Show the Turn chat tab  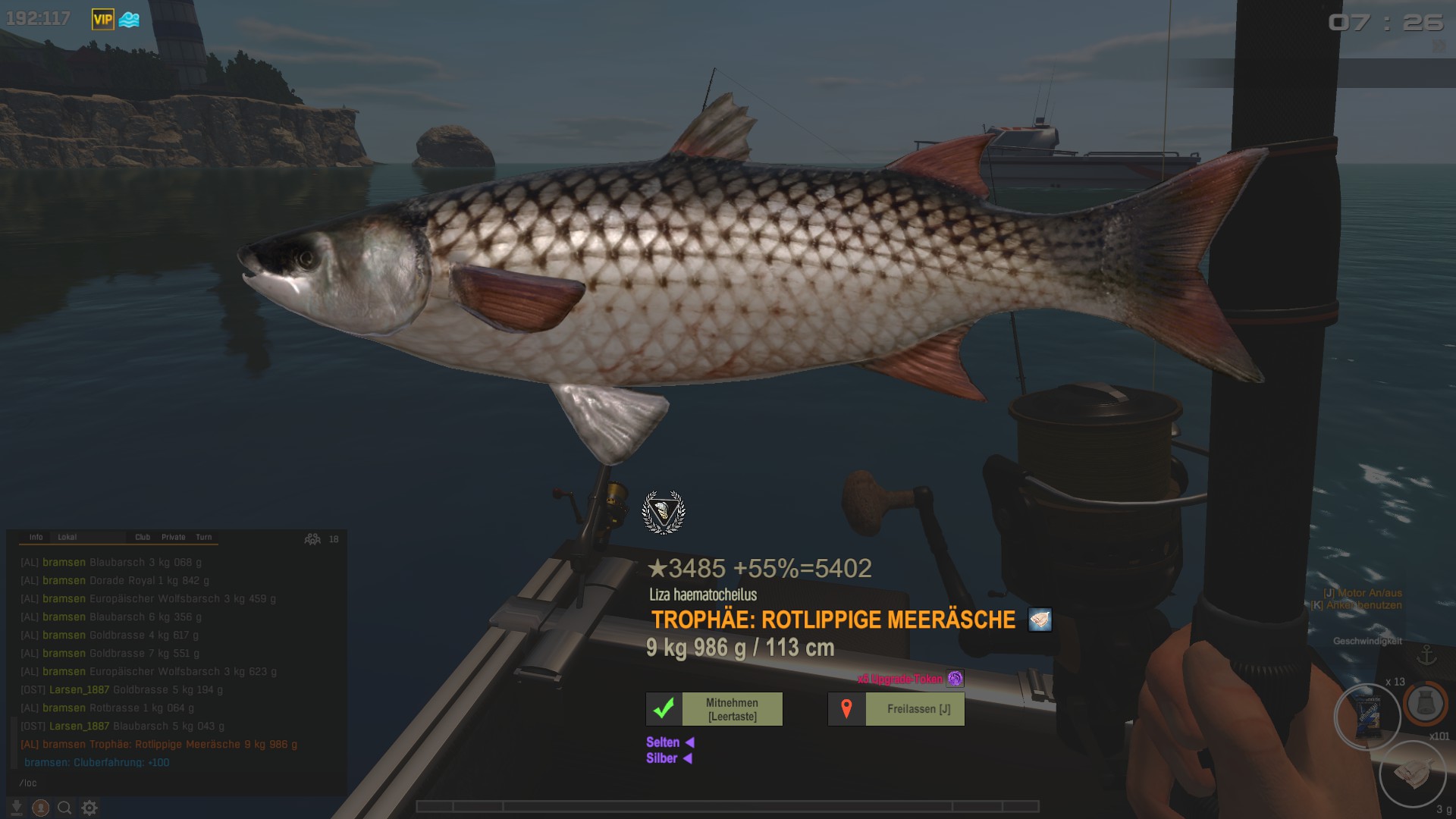[204, 537]
